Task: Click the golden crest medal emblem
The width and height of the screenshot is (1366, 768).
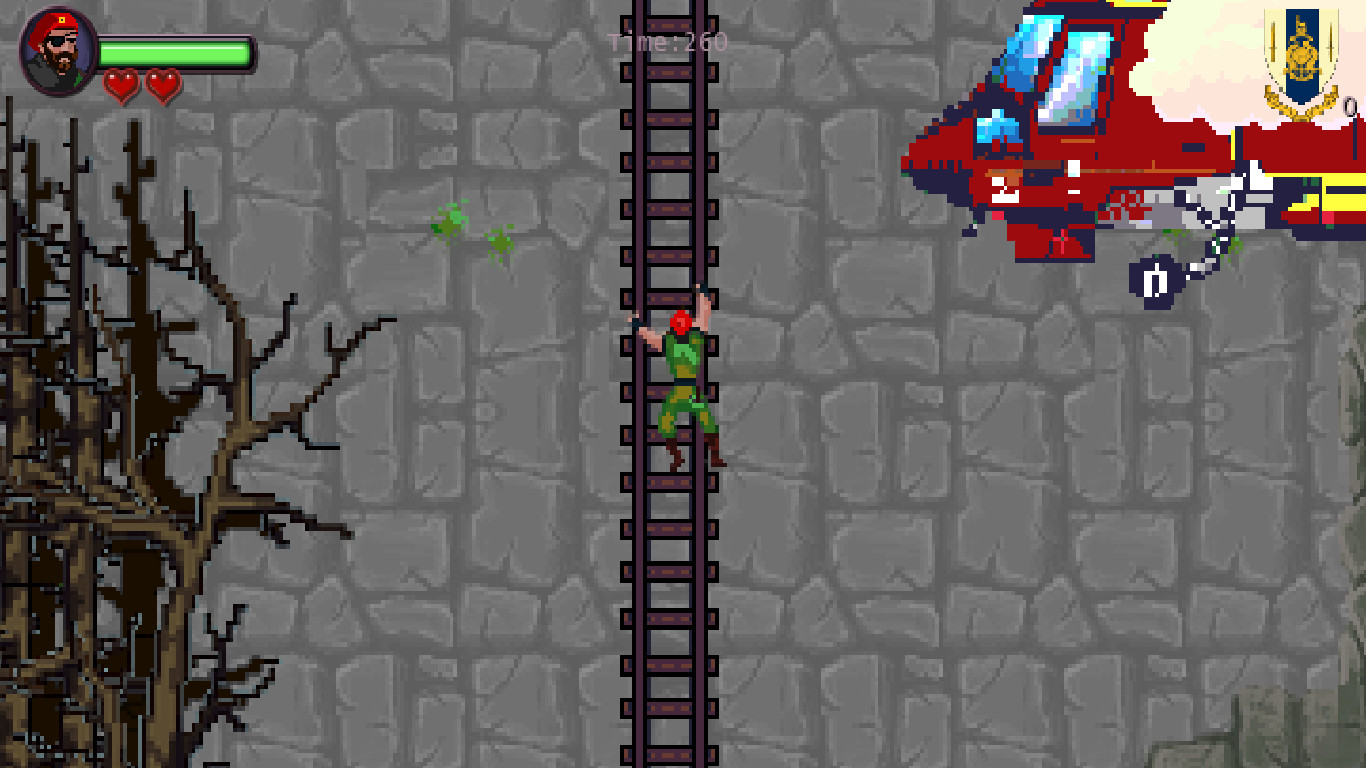Action: pyautogui.click(x=1300, y=55)
